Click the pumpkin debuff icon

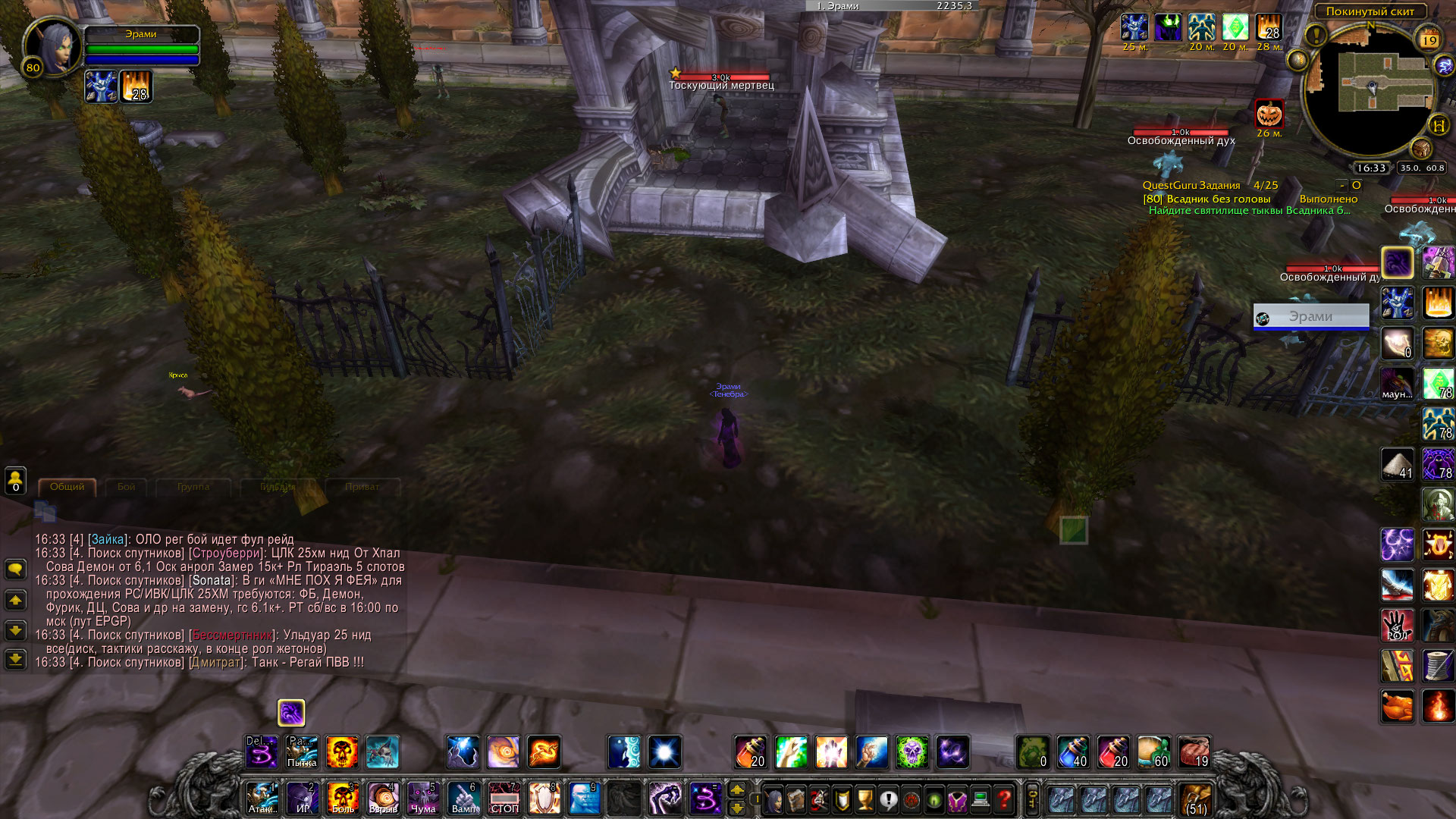click(1269, 115)
